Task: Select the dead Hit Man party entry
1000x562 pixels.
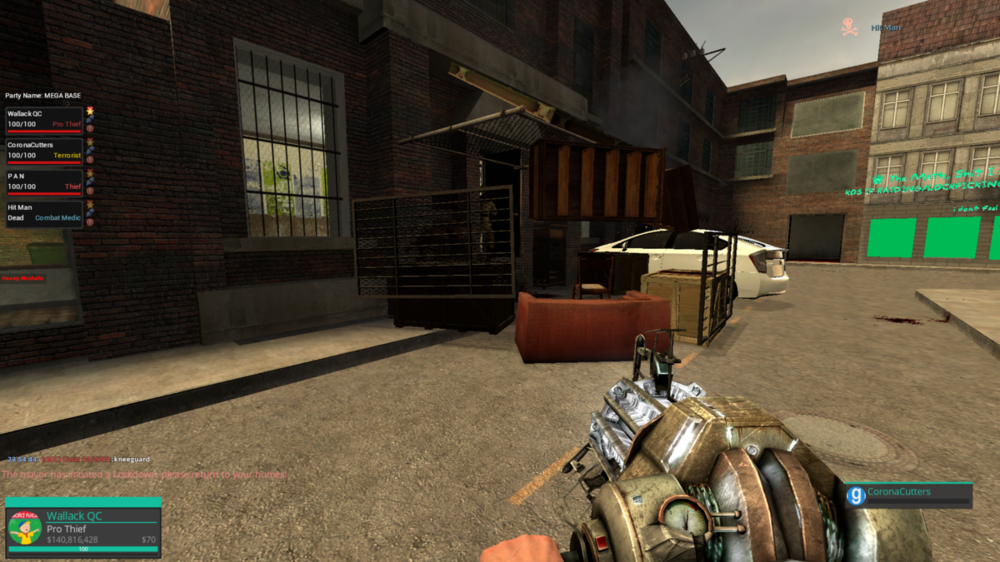Action: [x=44, y=212]
